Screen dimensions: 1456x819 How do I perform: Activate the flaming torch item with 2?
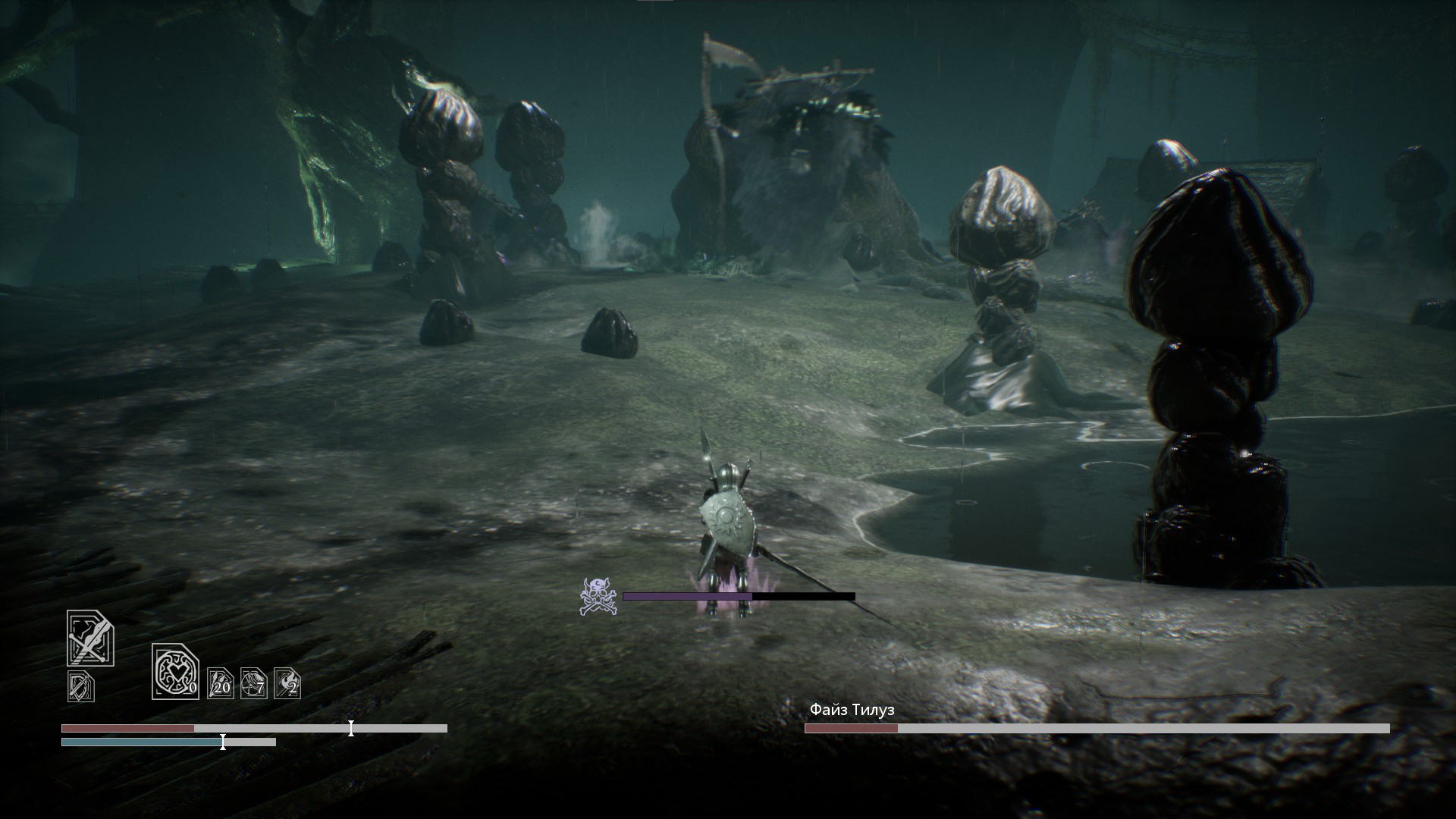tap(287, 683)
